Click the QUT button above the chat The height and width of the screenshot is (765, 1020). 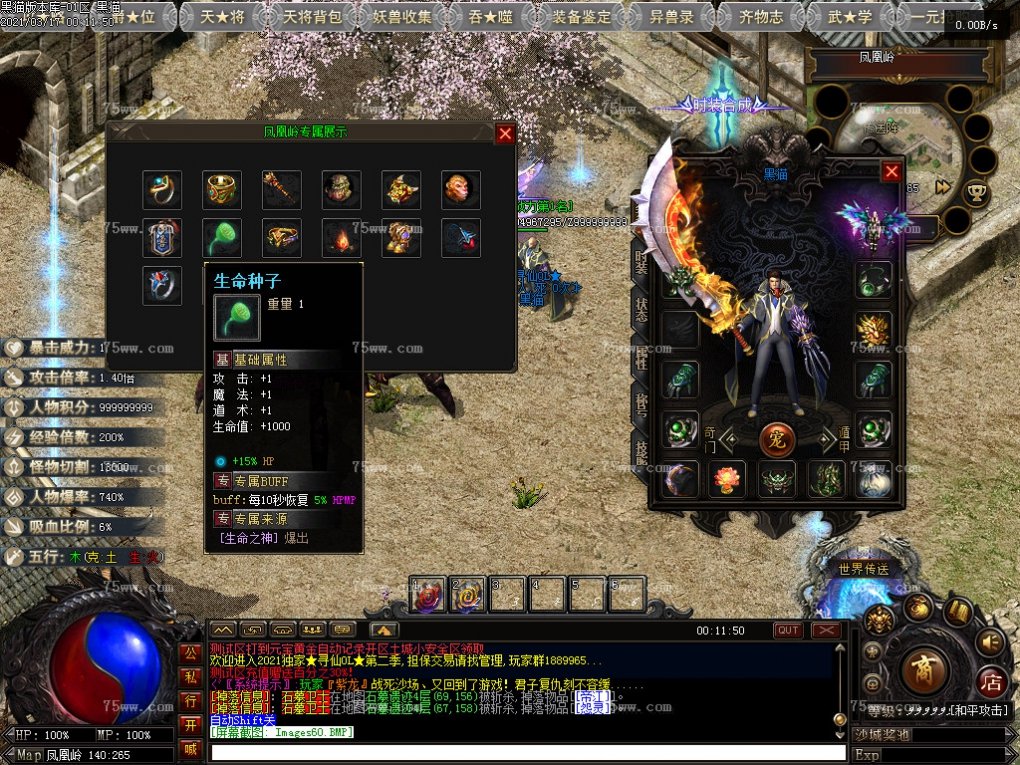click(x=788, y=630)
